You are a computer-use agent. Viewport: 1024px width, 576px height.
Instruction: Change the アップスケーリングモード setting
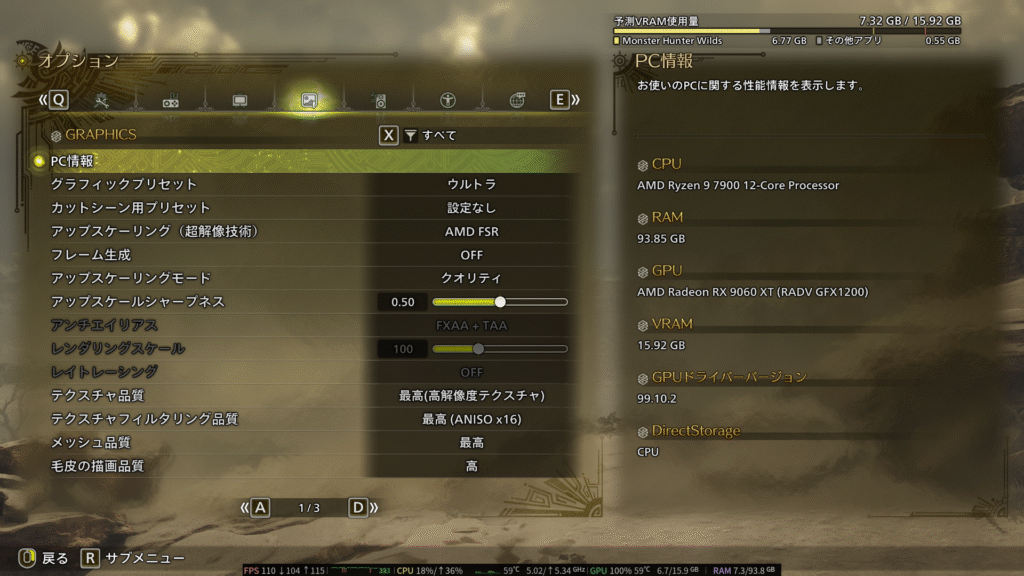tap(471, 278)
